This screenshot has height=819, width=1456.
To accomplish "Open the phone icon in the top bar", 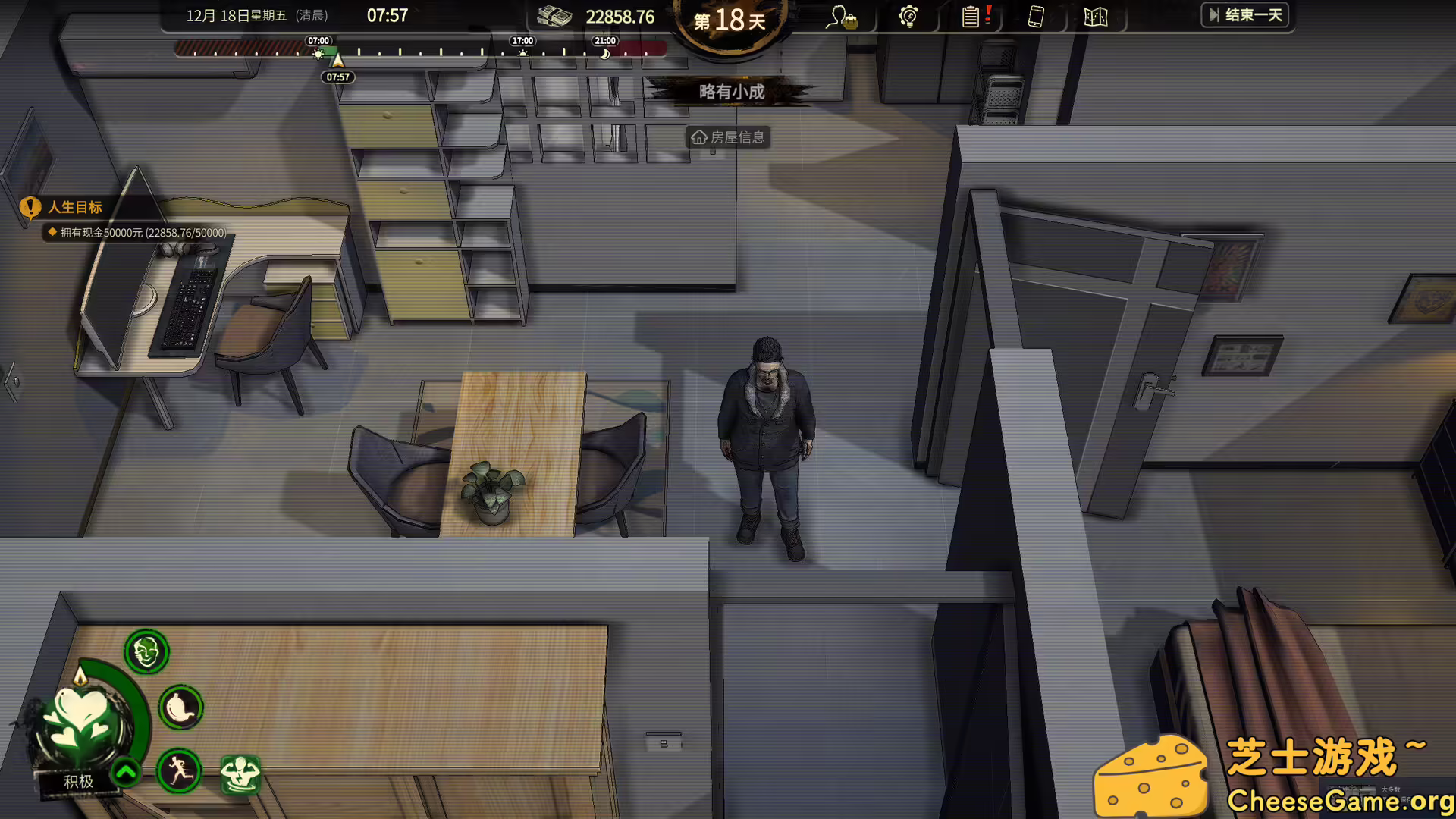I will (1036, 17).
